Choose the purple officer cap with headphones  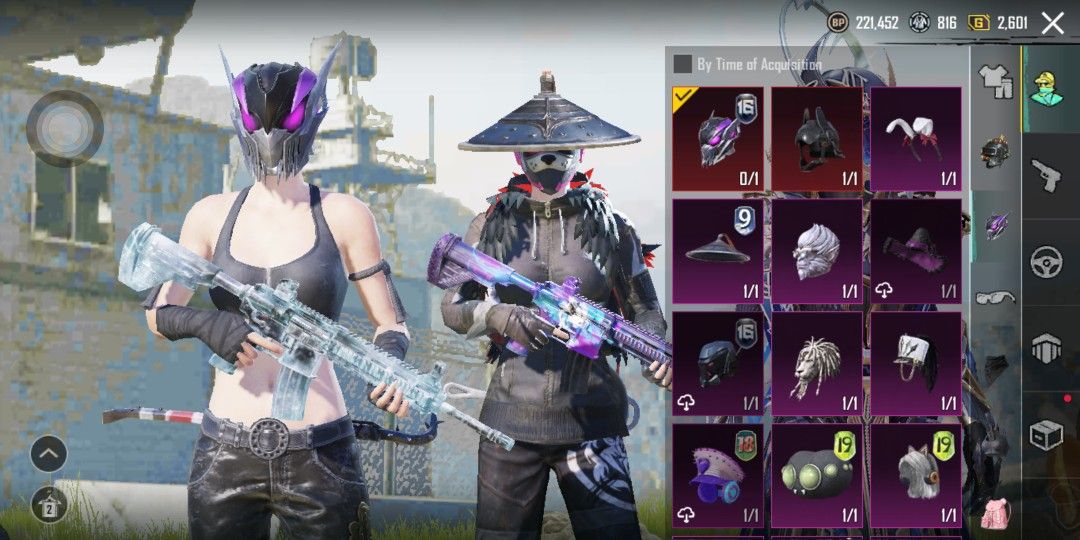(x=717, y=474)
